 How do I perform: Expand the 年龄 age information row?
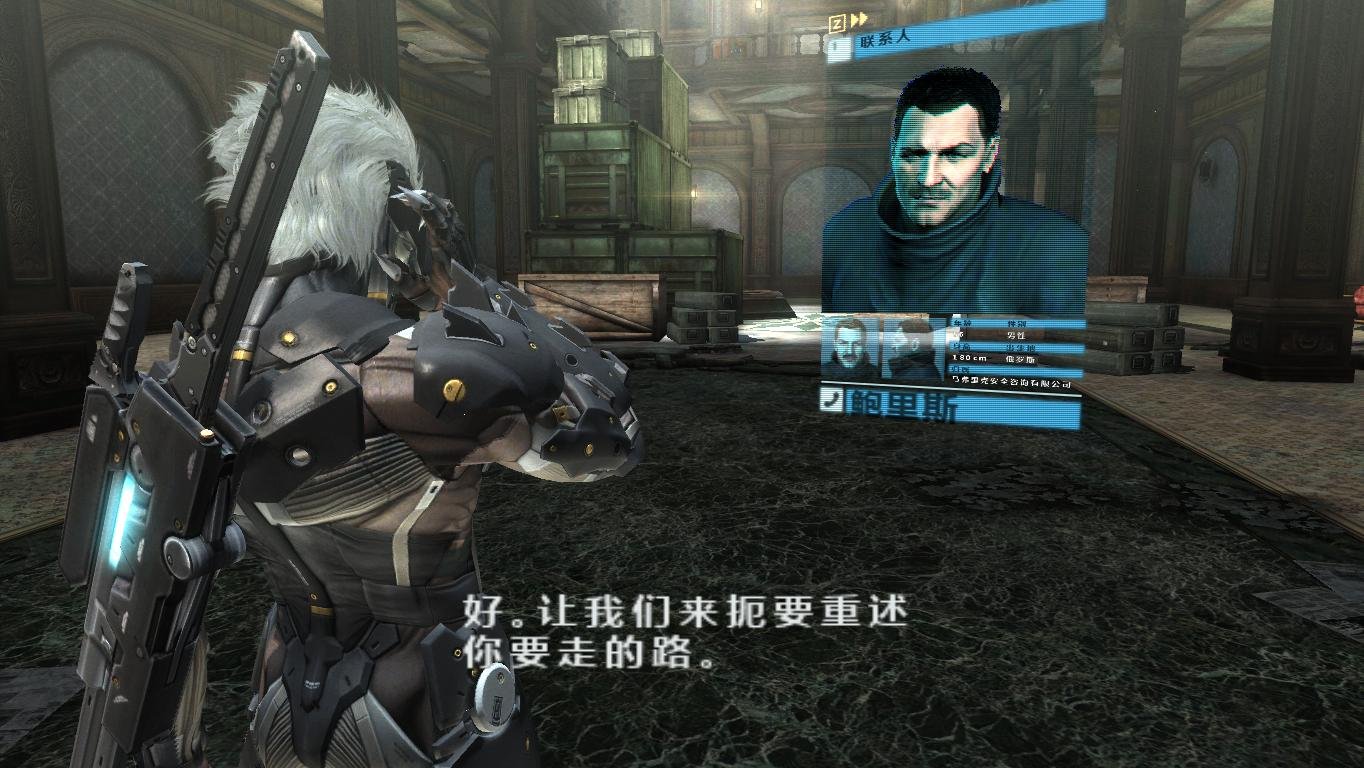coord(962,322)
